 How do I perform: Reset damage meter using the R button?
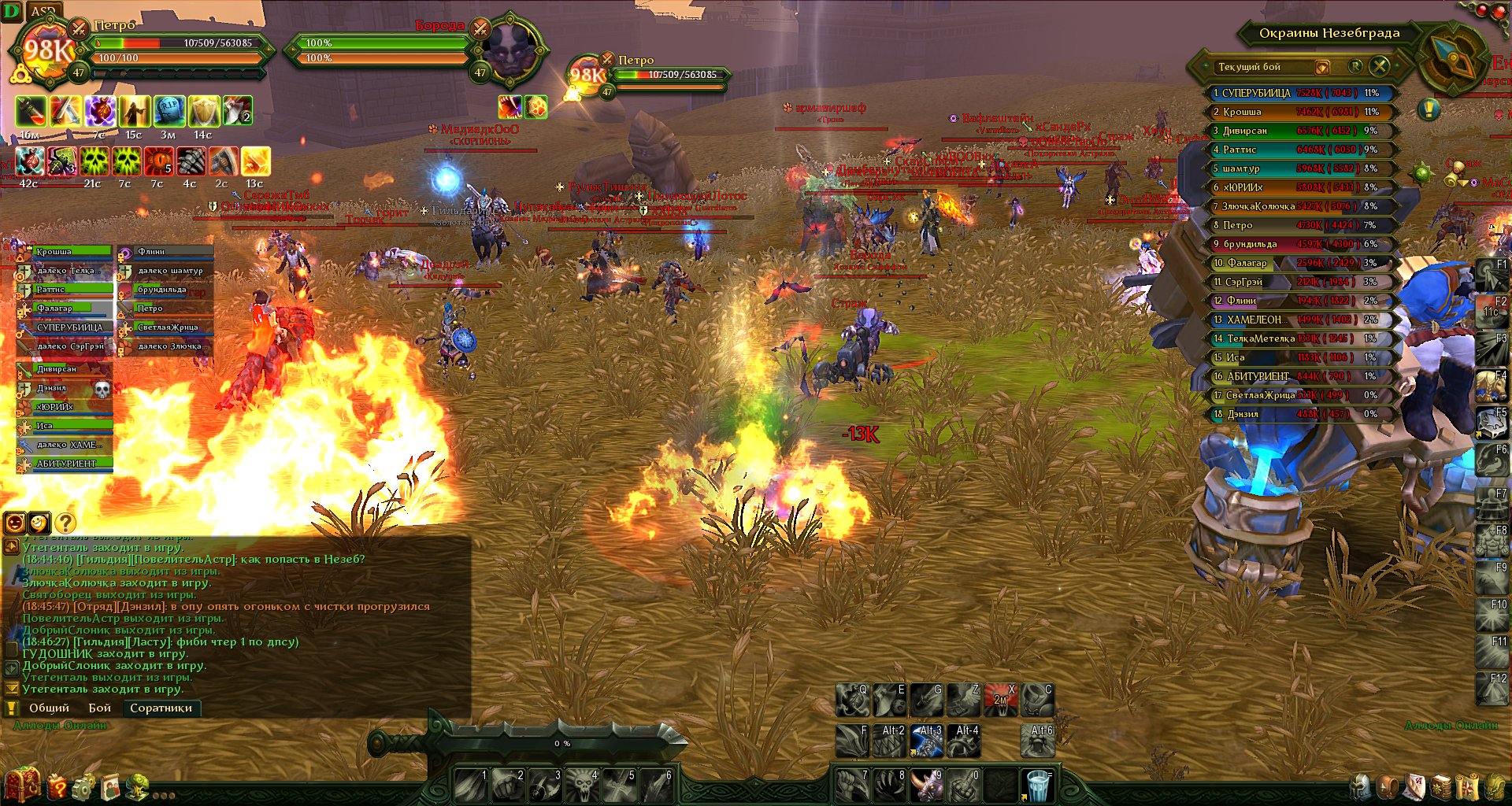point(1355,66)
